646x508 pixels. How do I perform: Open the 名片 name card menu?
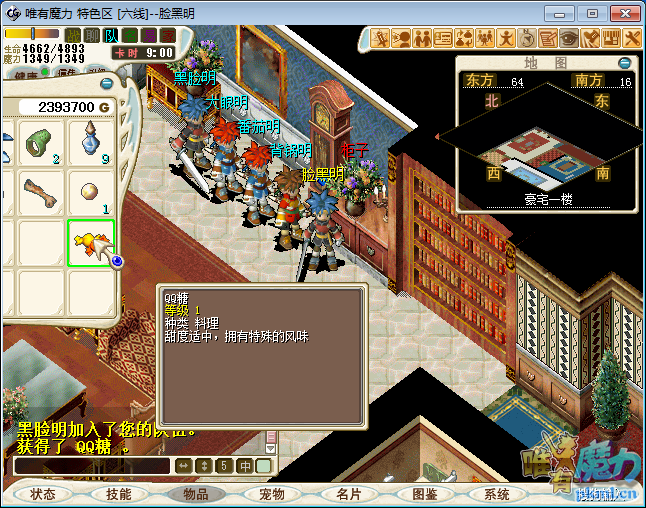[348, 494]
